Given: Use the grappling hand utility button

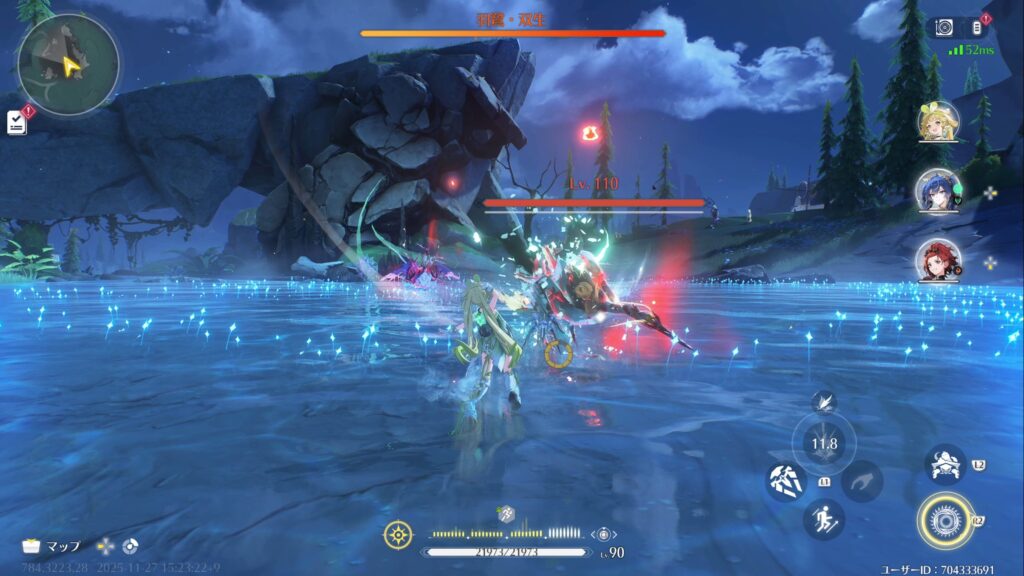Looking at the screenshot, I should click(861, 482).
